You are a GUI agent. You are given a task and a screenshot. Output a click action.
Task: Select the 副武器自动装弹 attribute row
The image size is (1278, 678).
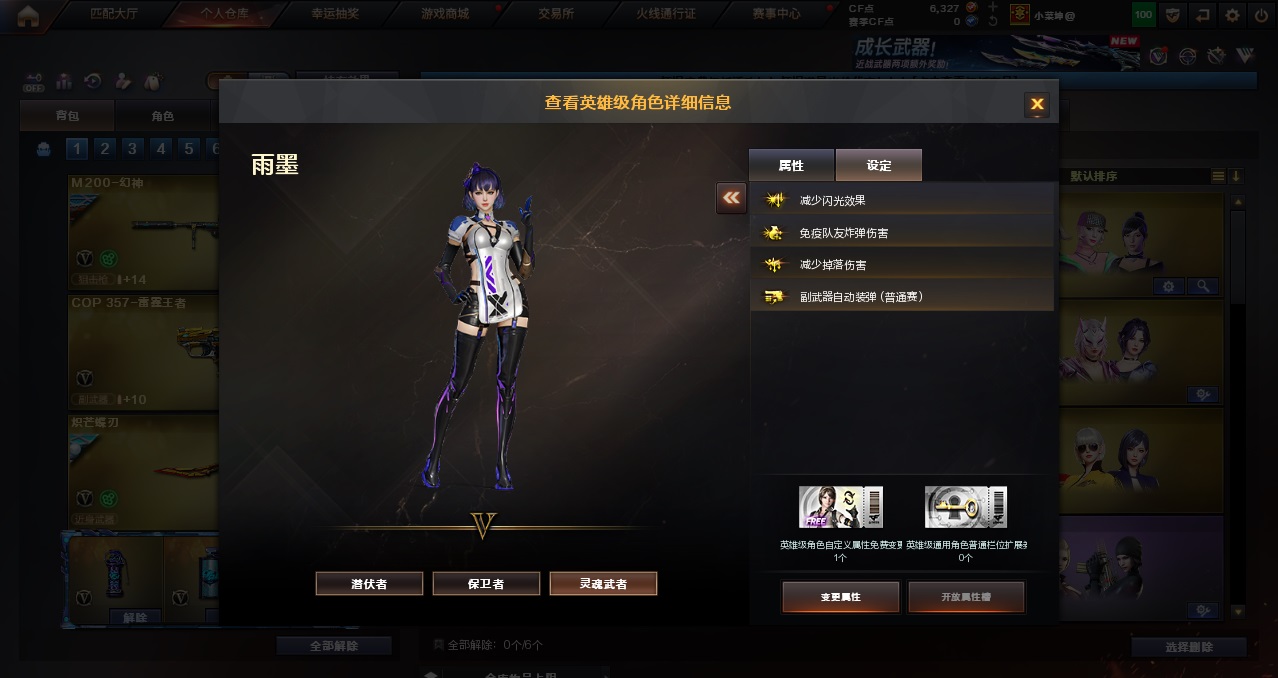coord(902,297)
